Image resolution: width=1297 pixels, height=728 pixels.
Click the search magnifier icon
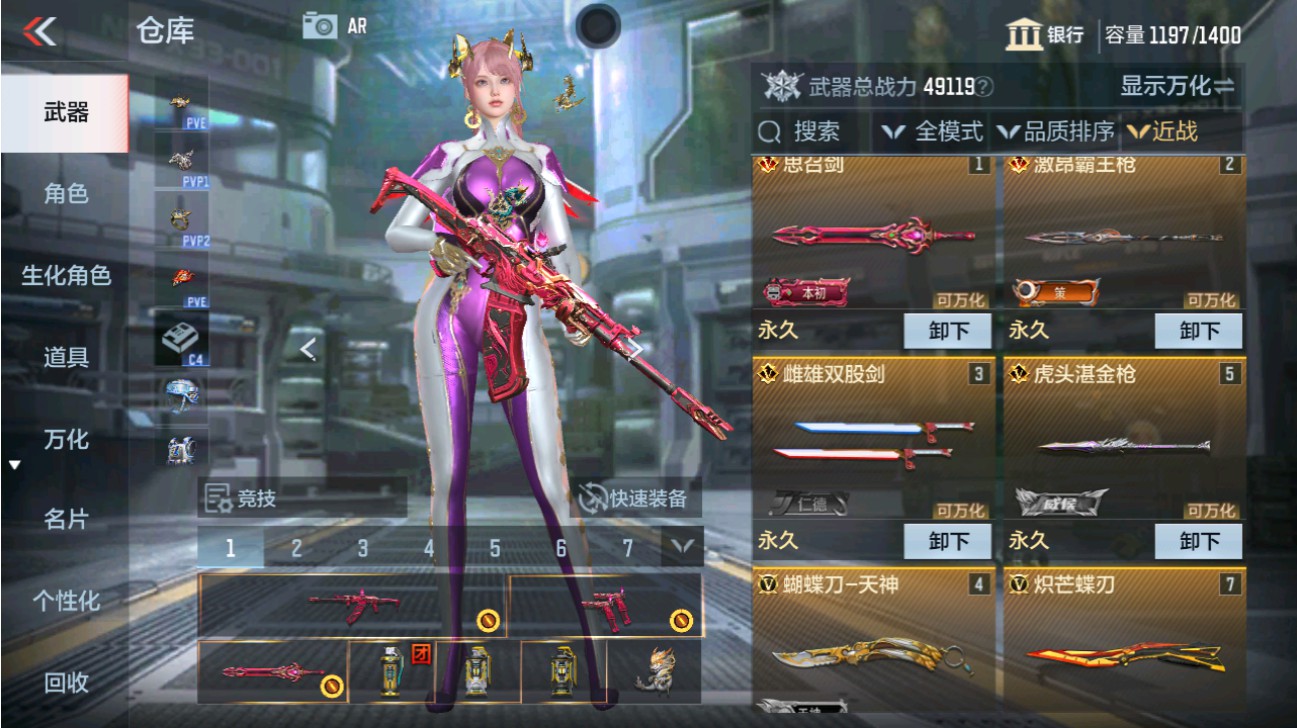(x=769, y=131)
